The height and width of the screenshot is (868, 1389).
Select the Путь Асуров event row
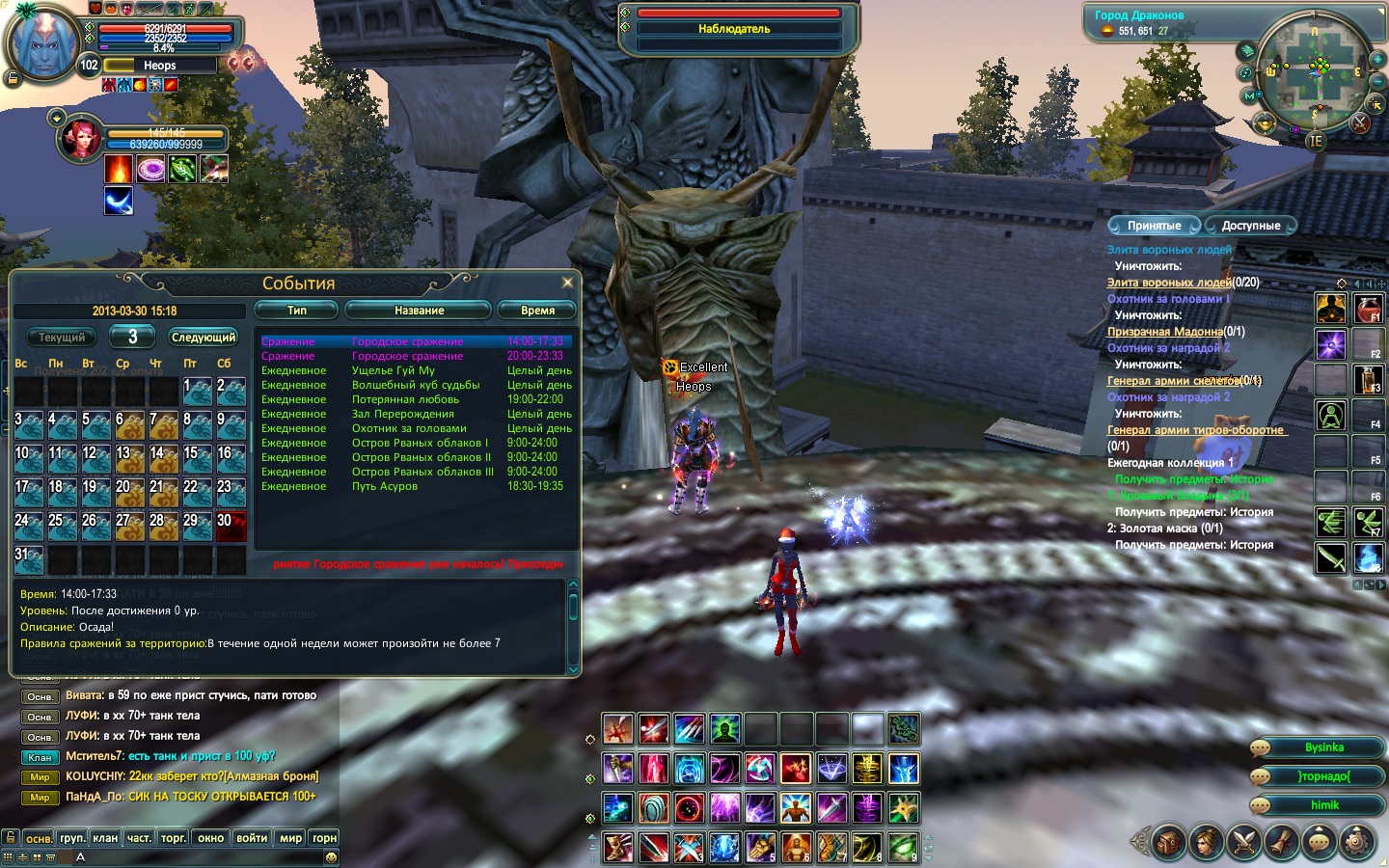click(385, 486)
